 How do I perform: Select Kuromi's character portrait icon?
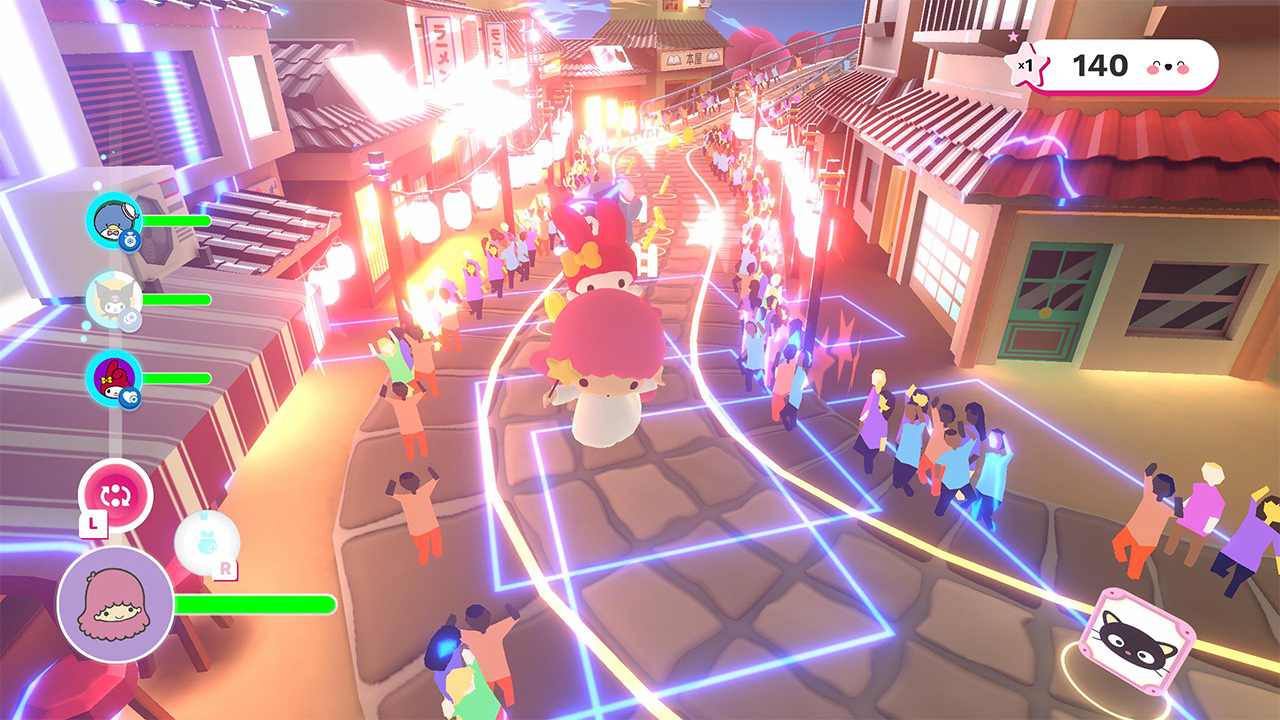pos(112,298)
